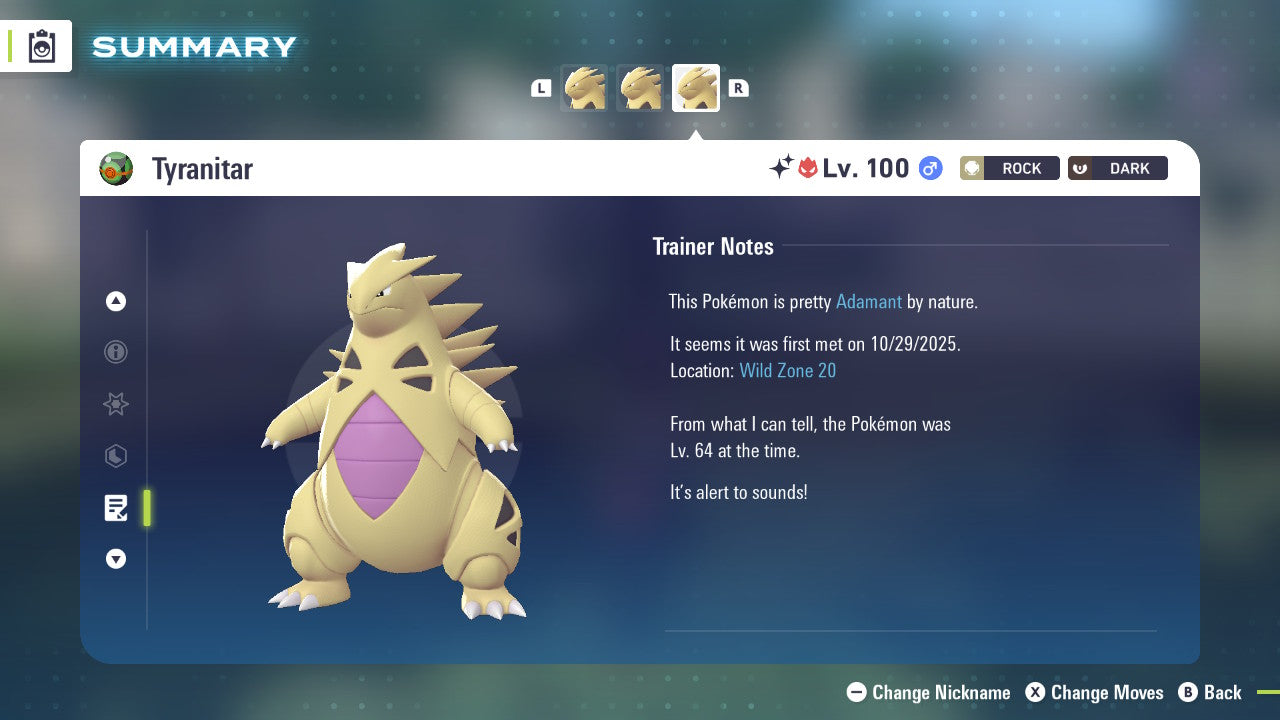Select the Trainer Notes page icon
1280x720 pixels.
116,508
